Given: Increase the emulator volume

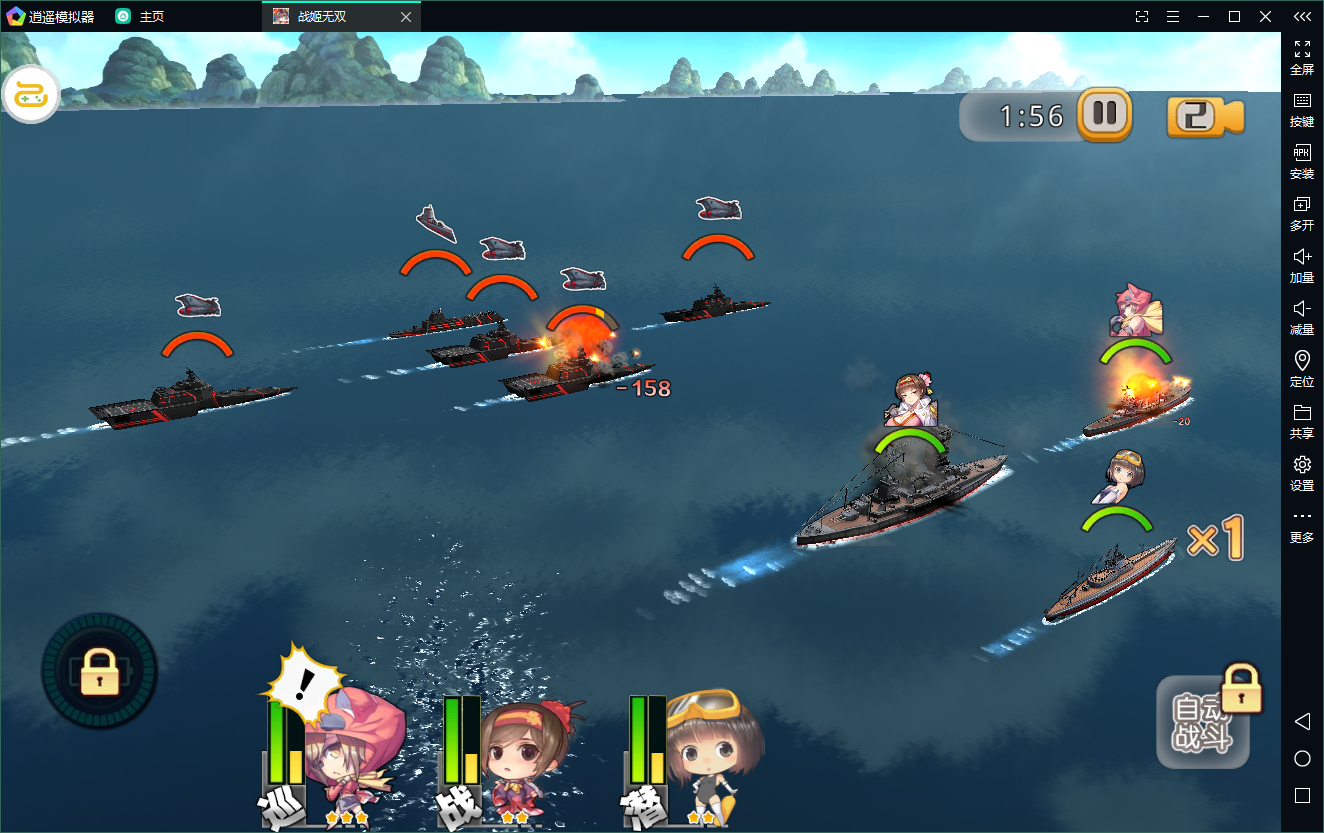Looking at the screenshot, I should (1302, 266).
